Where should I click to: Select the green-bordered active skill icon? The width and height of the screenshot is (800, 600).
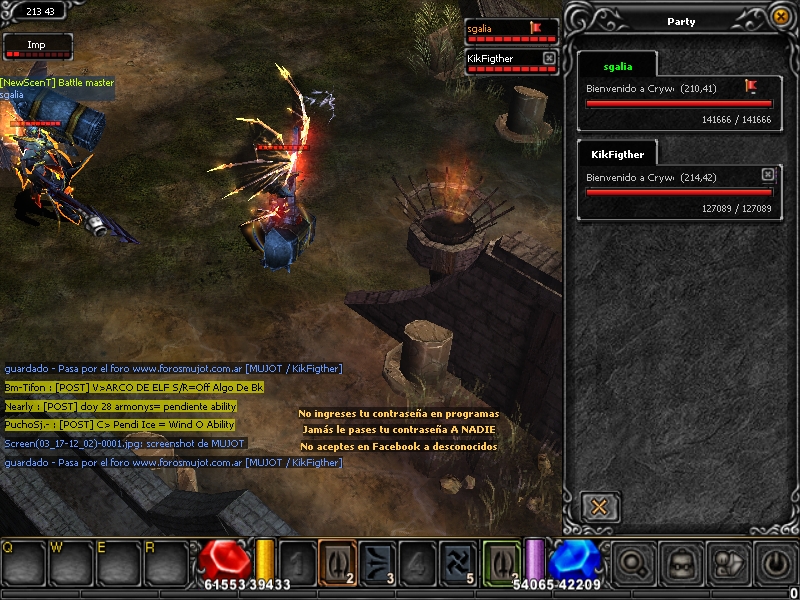(x=502, y=561)
